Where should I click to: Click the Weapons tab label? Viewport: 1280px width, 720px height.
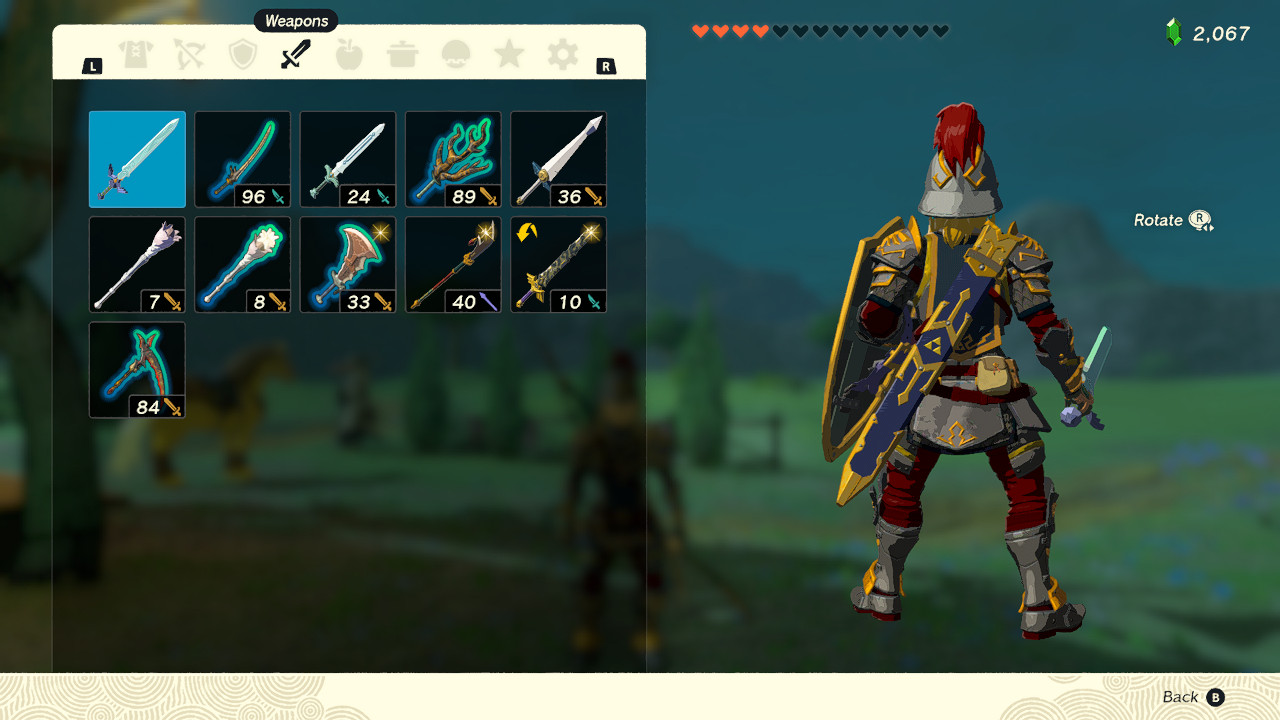(296, 20)
